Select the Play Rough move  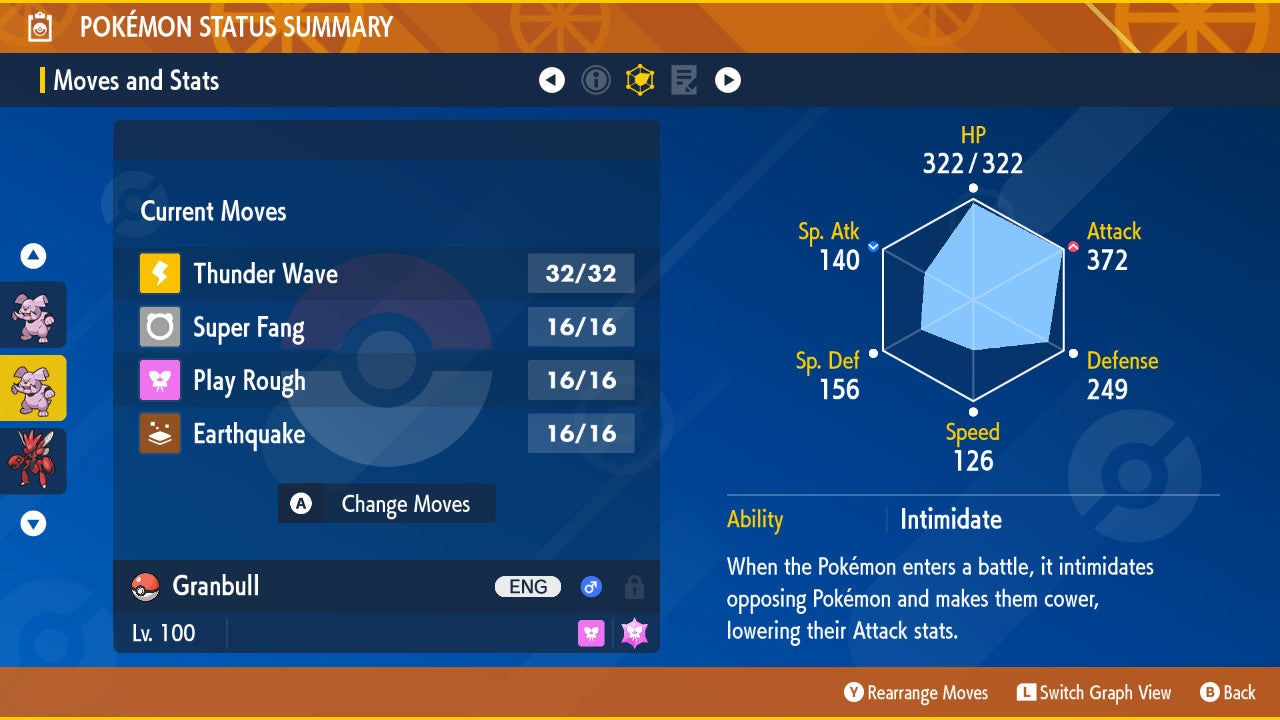pos(386,381)
